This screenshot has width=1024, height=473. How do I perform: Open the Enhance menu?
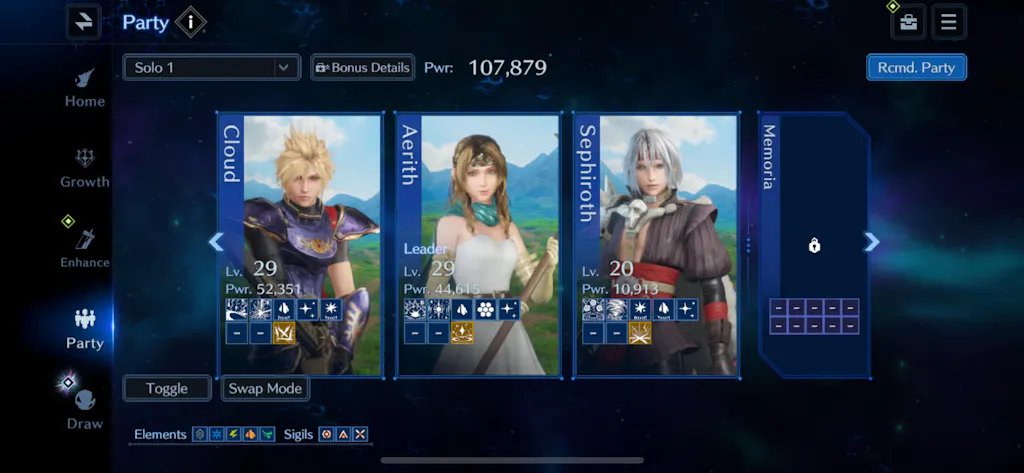(x=85, y=248)
